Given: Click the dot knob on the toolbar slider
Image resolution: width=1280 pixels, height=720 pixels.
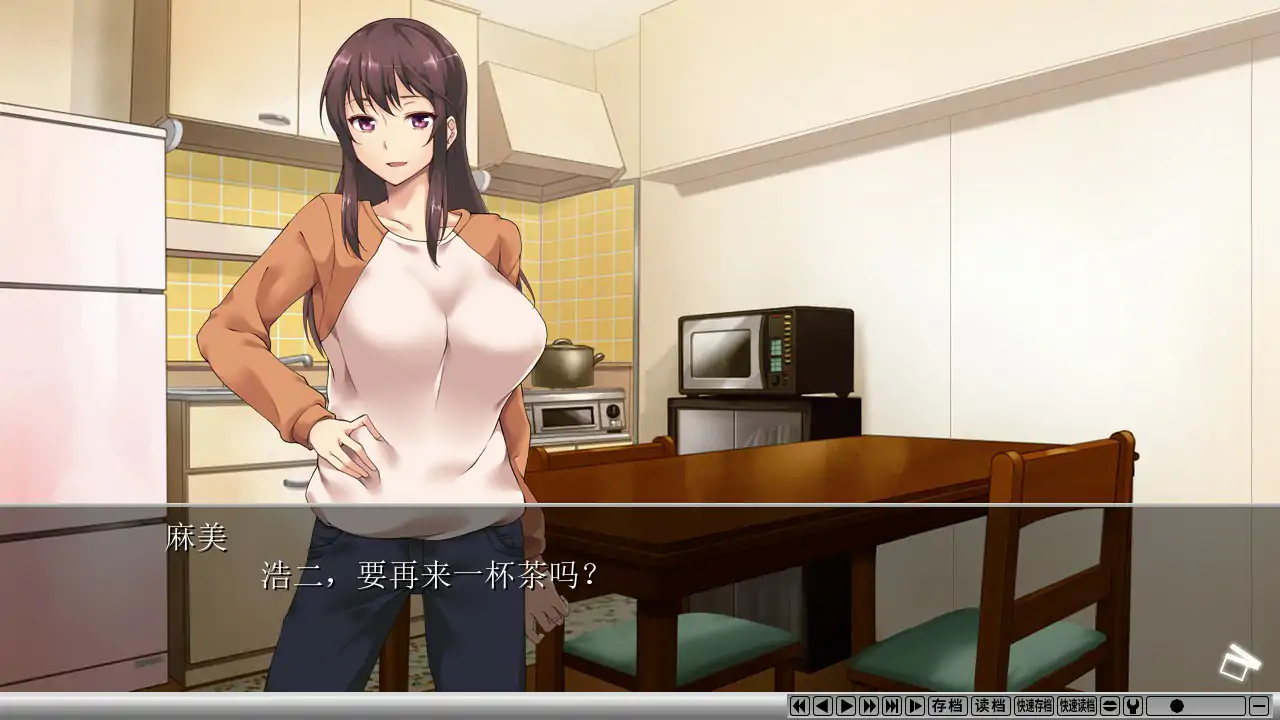Looking at the screenshot, I should 1177,708.
